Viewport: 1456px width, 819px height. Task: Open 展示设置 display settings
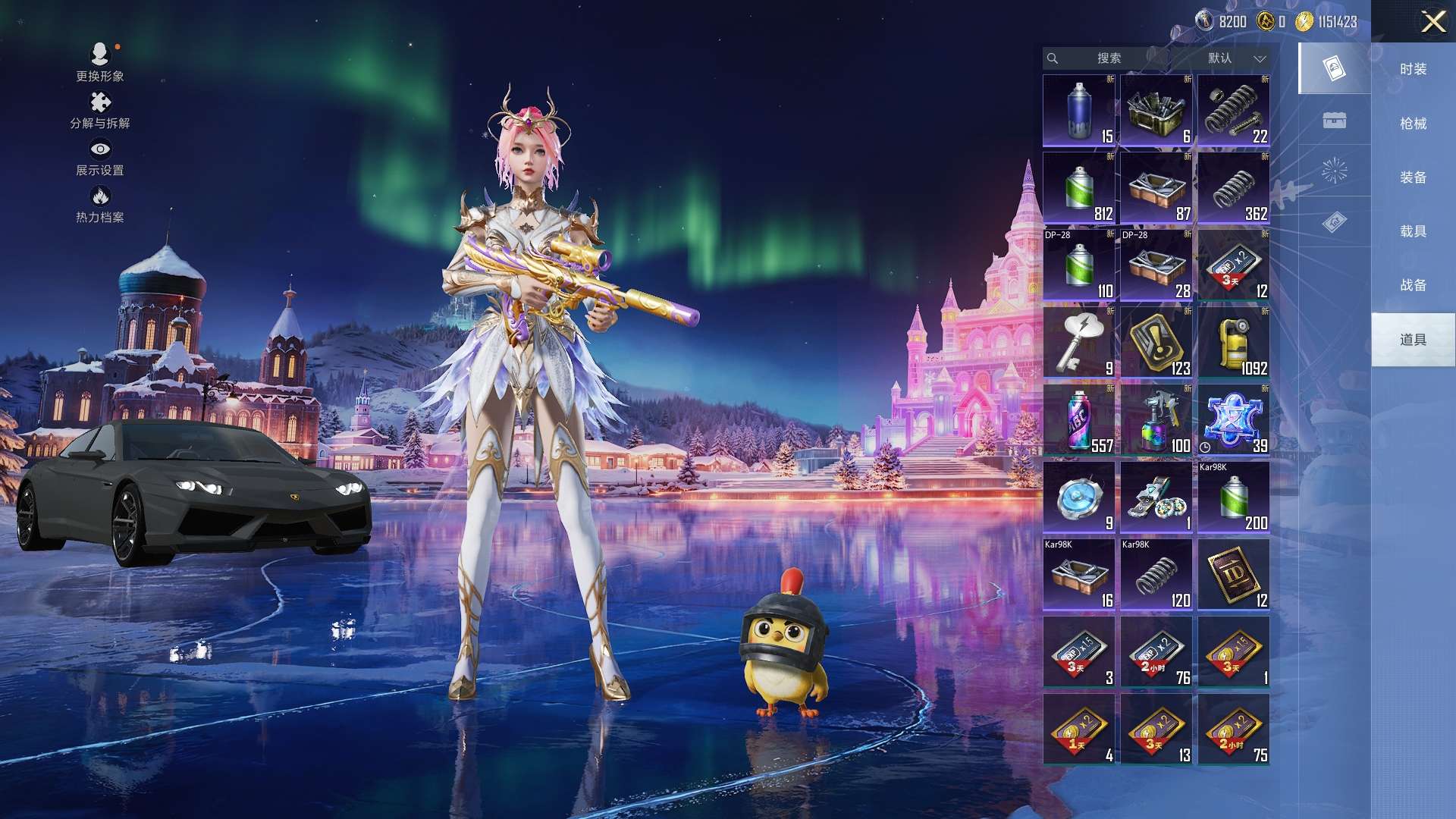click(x=100, y=158)
